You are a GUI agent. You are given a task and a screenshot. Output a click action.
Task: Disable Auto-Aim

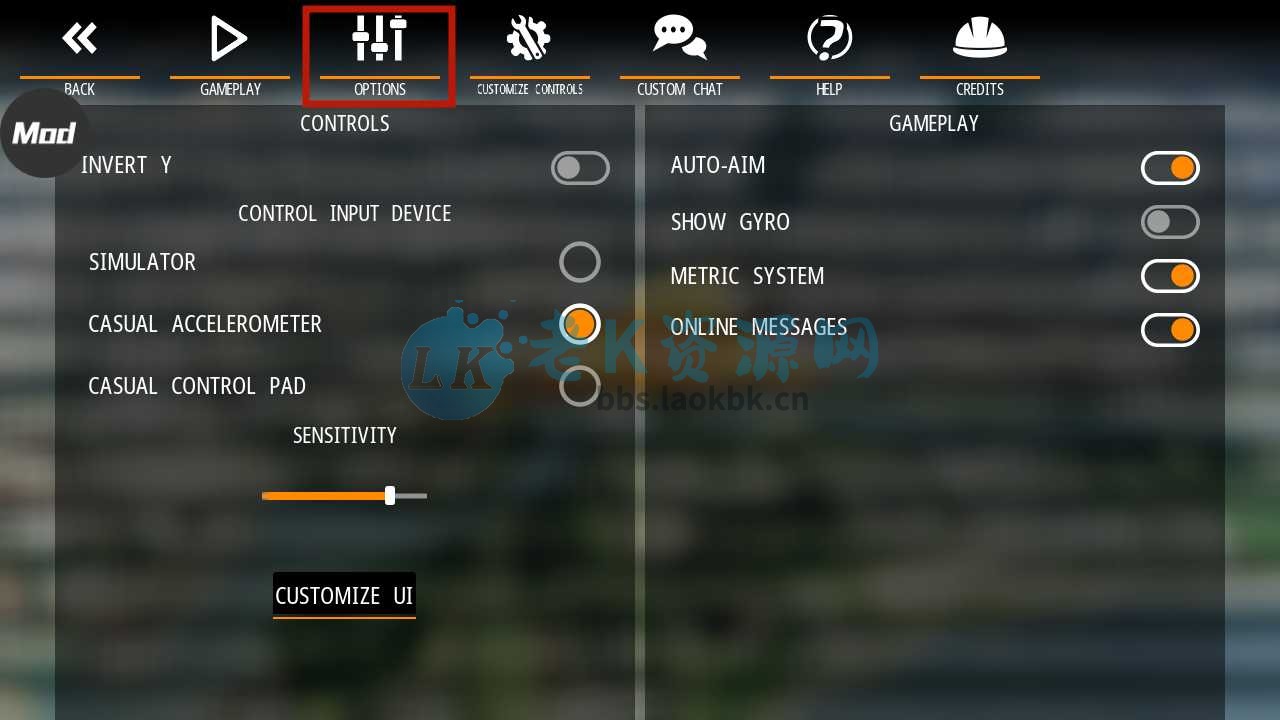click(x=1170, y=167)
